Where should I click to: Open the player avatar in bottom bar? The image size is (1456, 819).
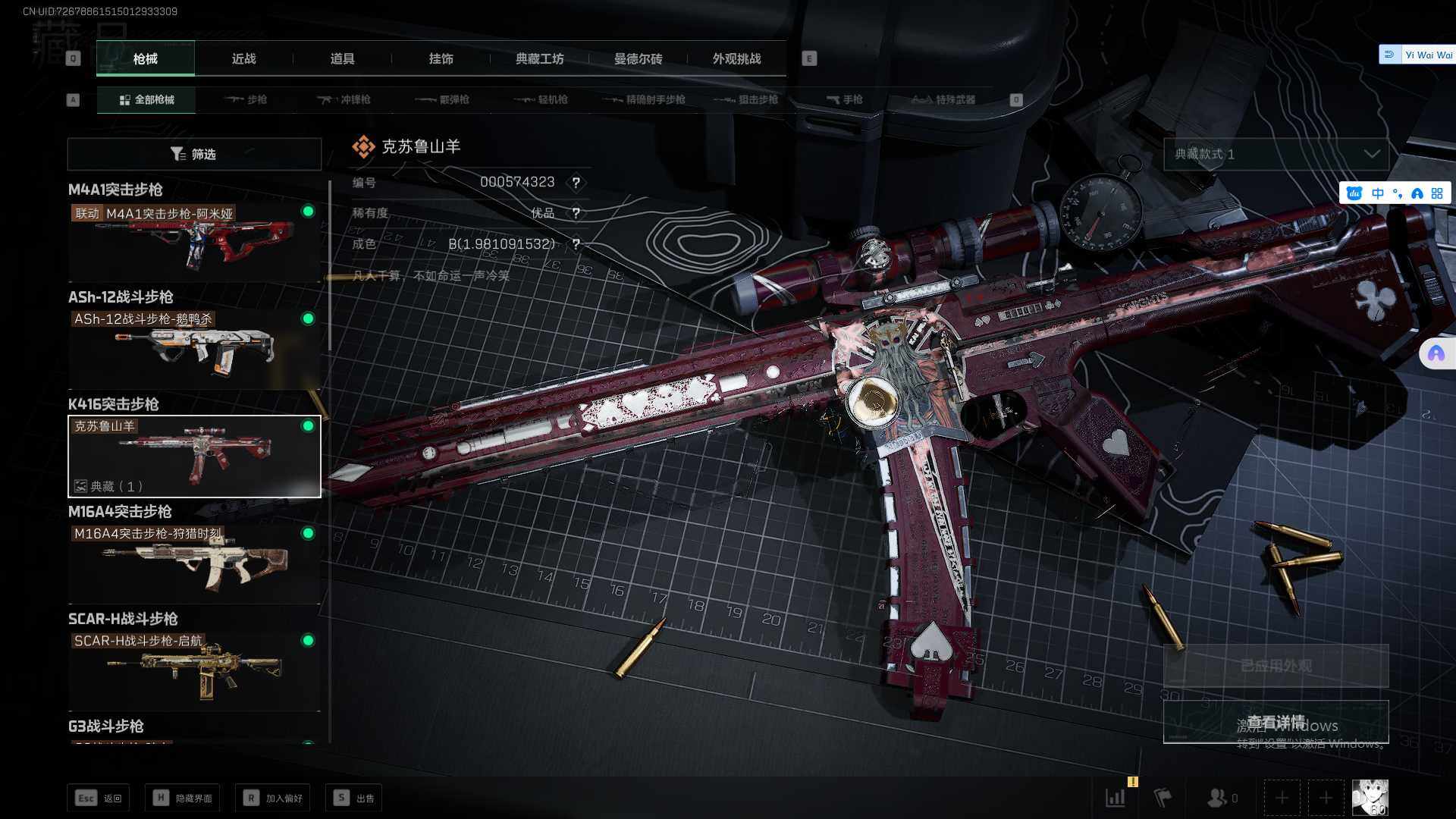coord(1370,798)
